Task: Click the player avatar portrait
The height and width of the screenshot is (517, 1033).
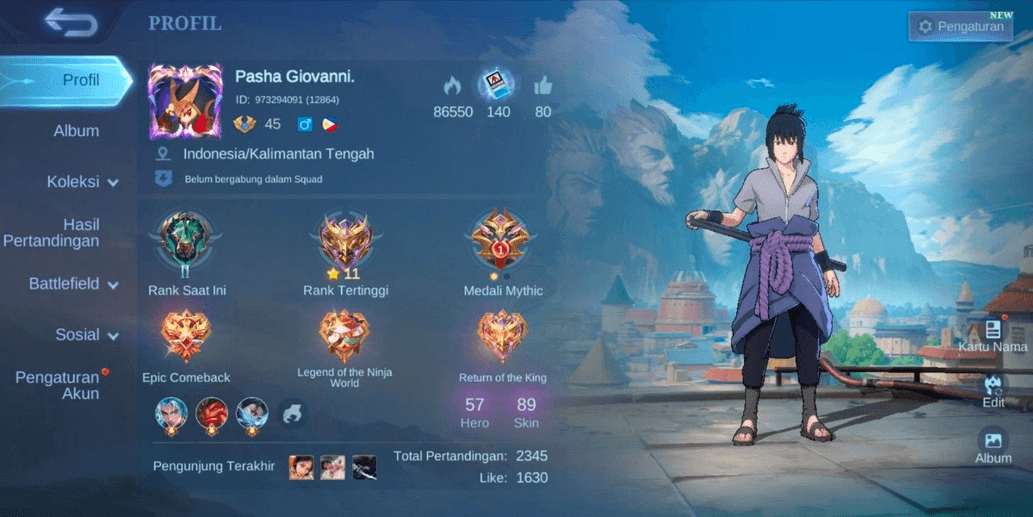Action: click(x=185, y=101)
